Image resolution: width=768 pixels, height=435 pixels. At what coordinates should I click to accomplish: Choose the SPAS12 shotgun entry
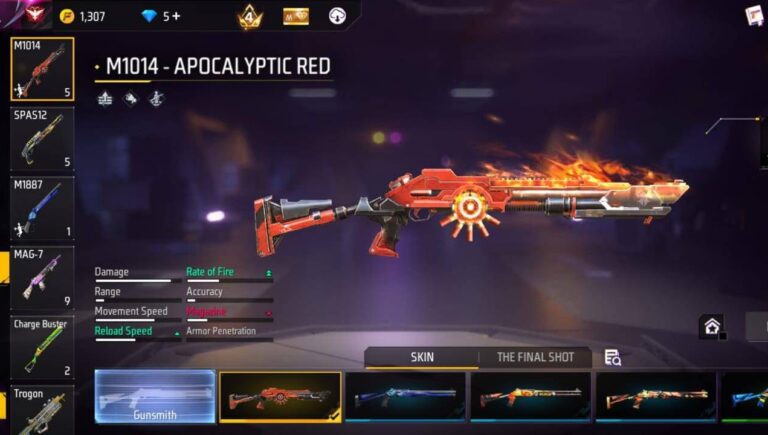[x=42, y=138]
